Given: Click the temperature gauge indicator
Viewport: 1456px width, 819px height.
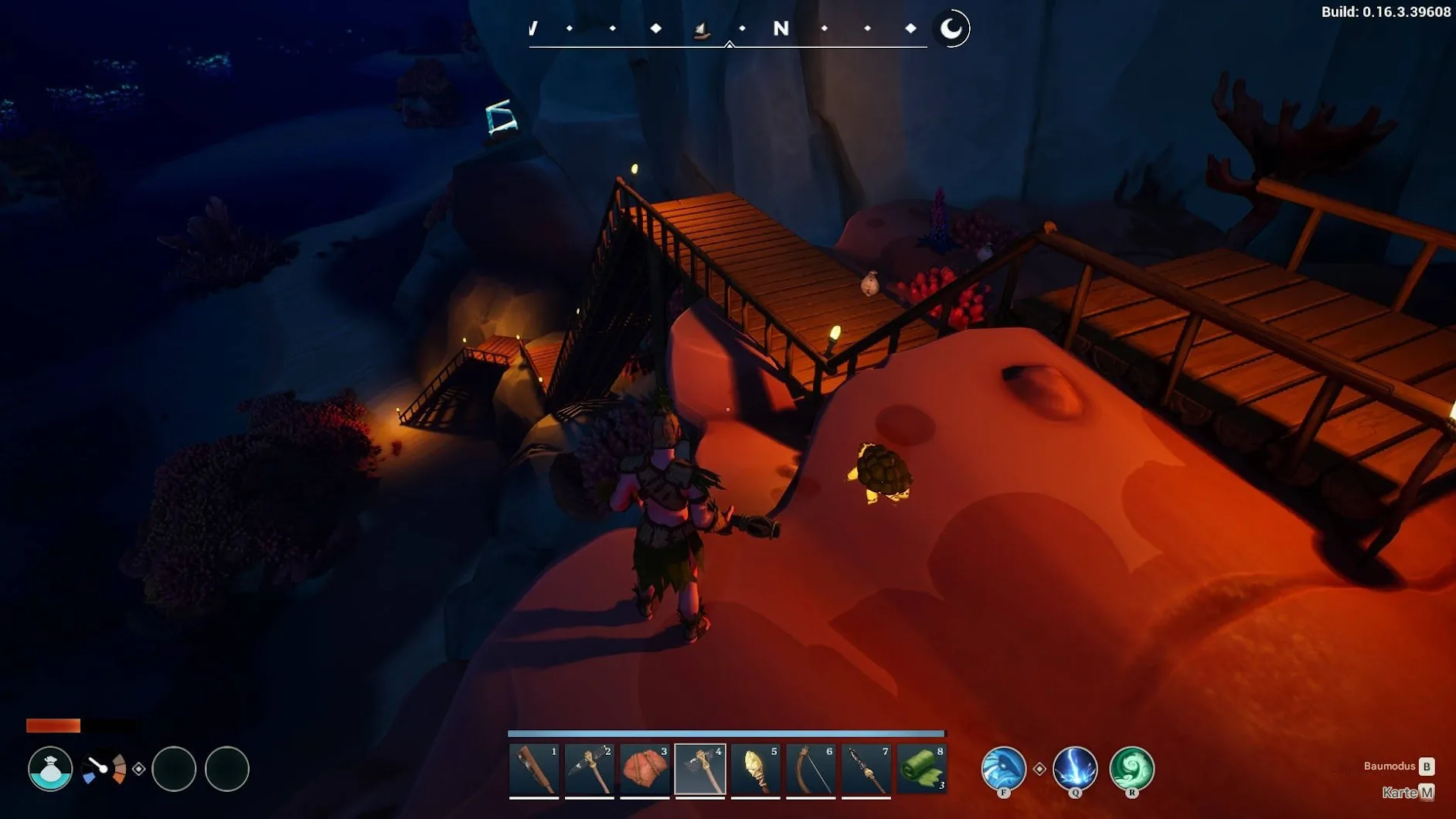Looking at the screenshot, I should [104, 769].
